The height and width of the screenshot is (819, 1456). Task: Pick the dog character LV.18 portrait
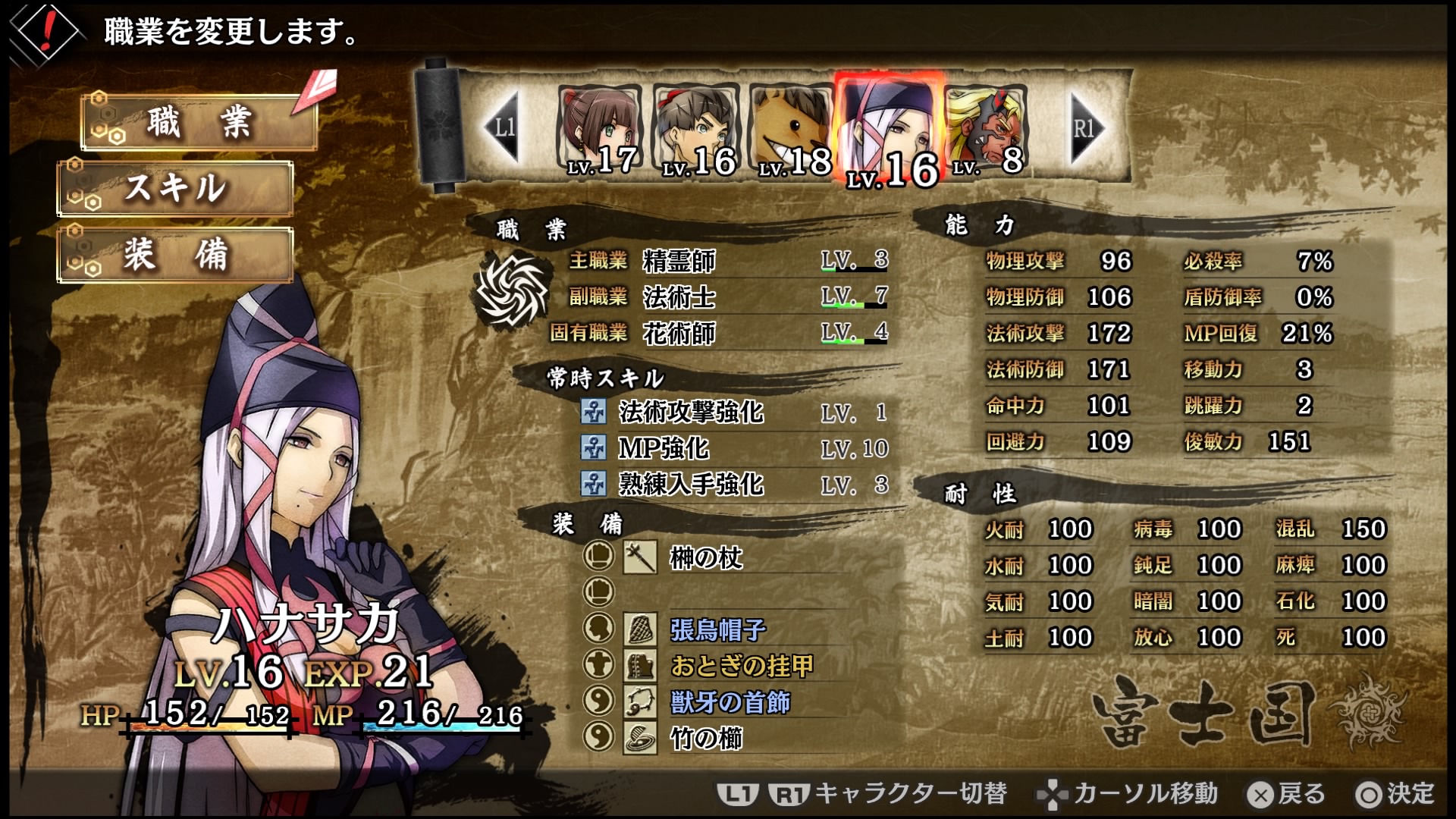click(792, 130)
